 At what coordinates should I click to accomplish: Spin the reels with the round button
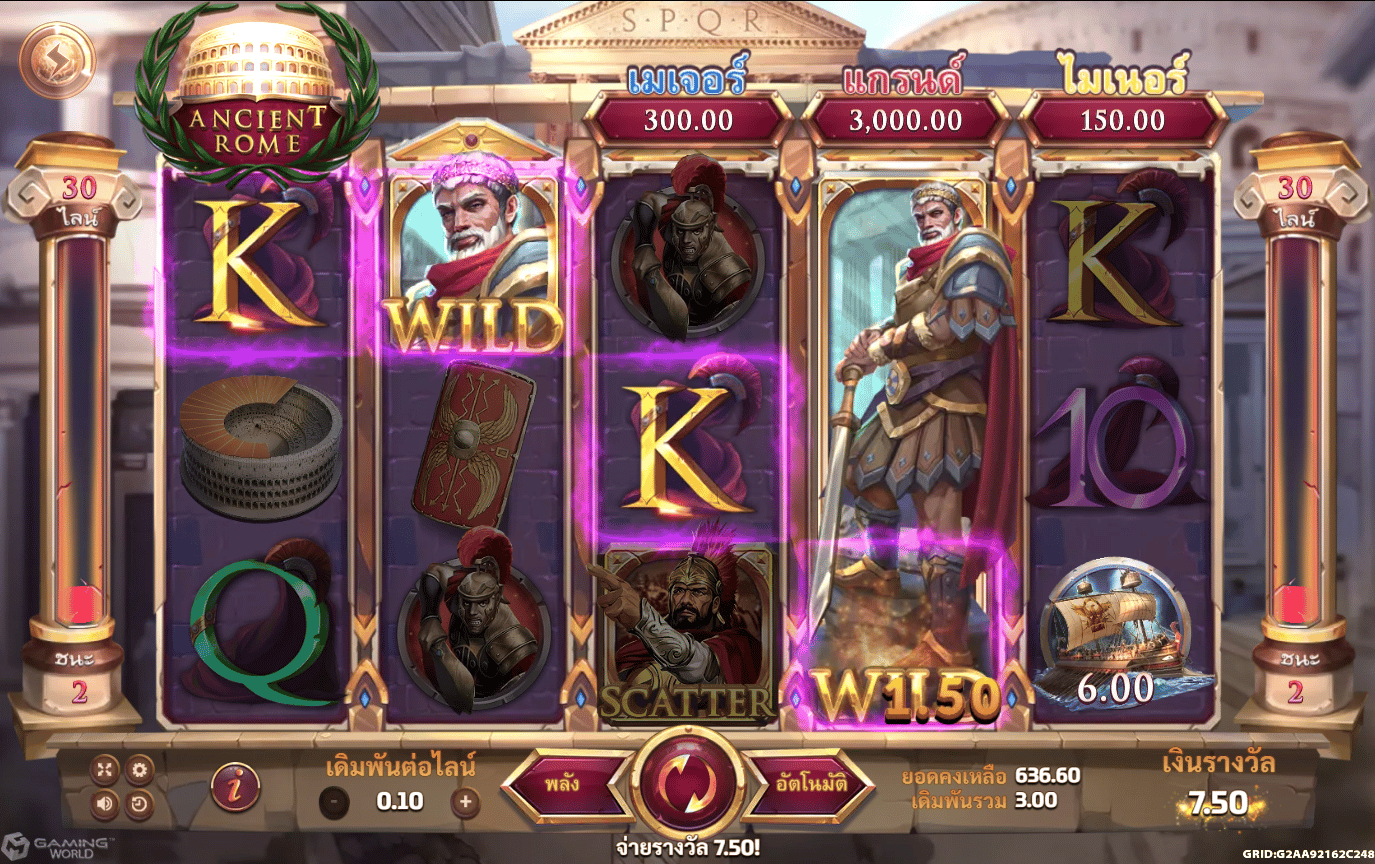688,783
